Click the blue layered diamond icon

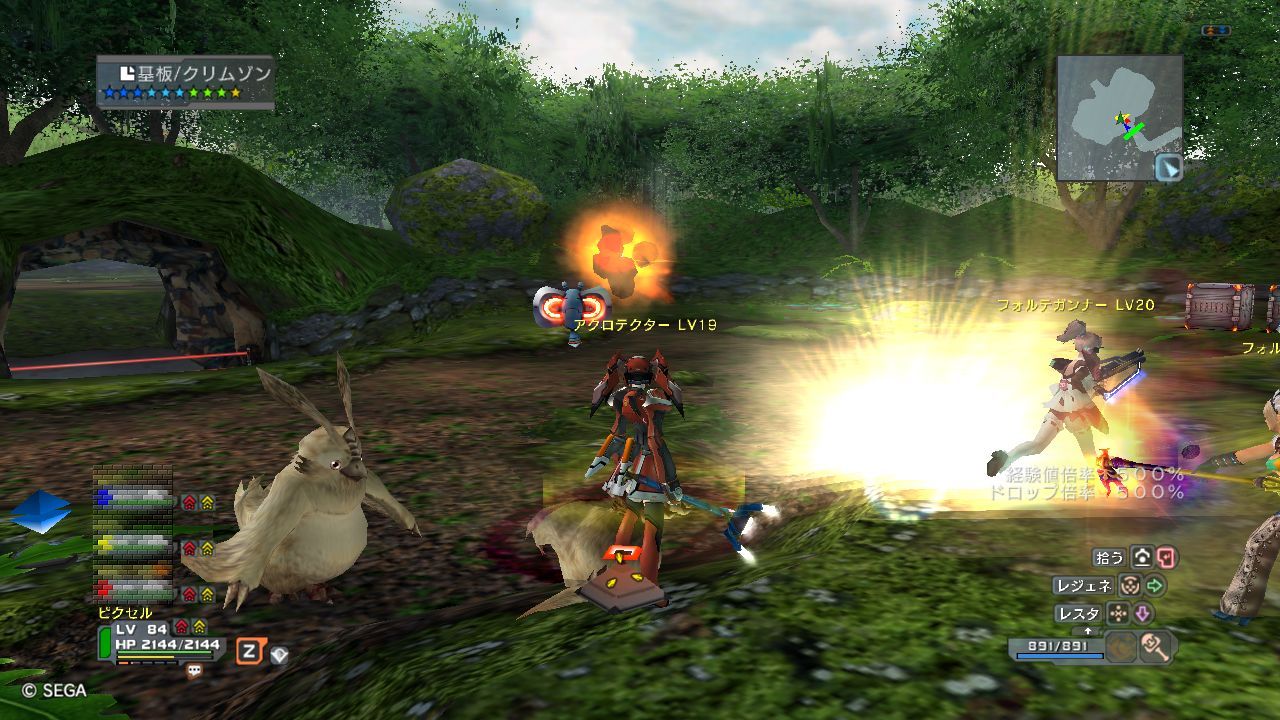[41, 511]
